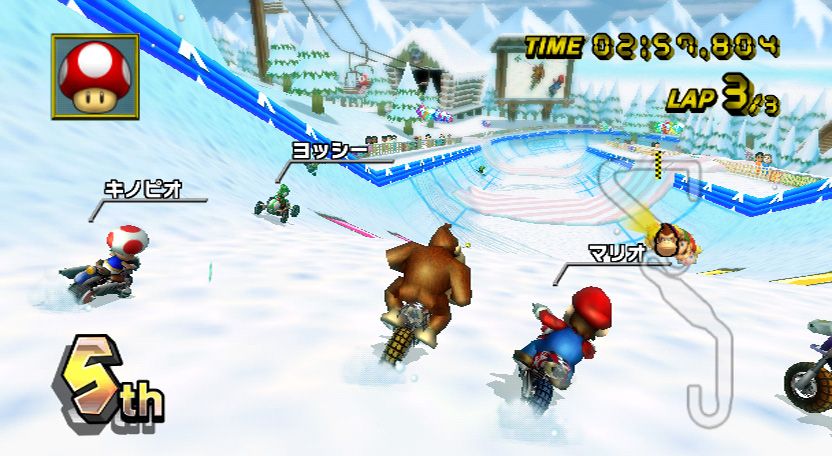Use the mushroom in the item box
Image resolution: width=832 pixels, height=456 pixels.
pos(95,77)
